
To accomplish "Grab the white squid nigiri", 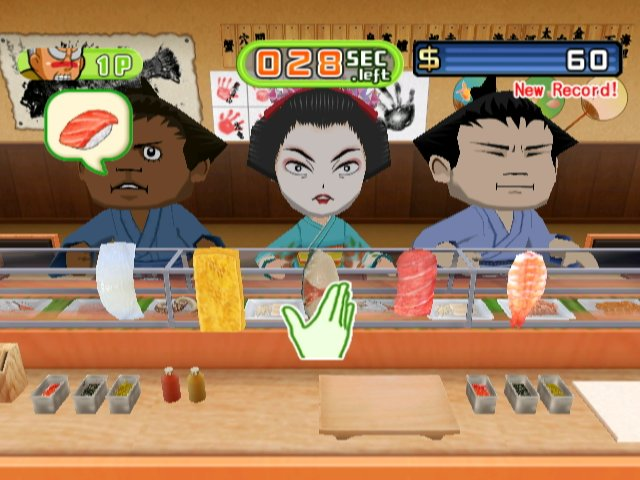I will (119, 280).
